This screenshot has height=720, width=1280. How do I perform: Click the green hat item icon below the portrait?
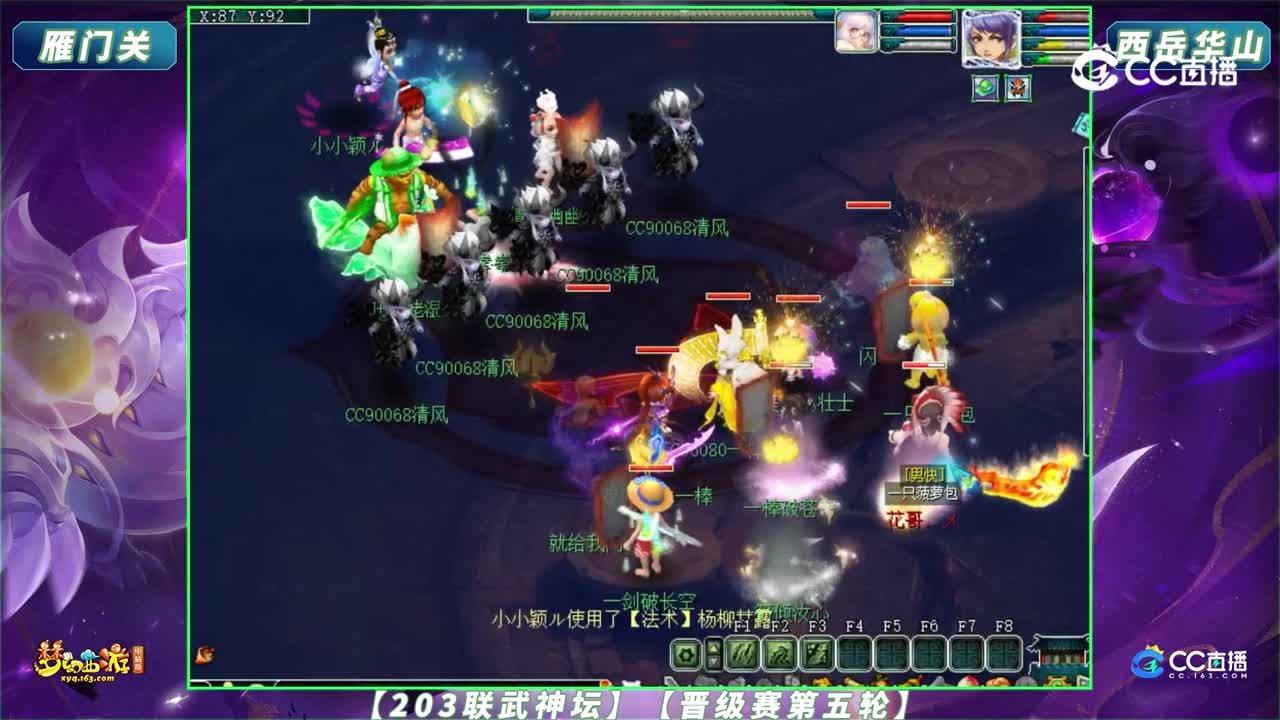(985, 87)
